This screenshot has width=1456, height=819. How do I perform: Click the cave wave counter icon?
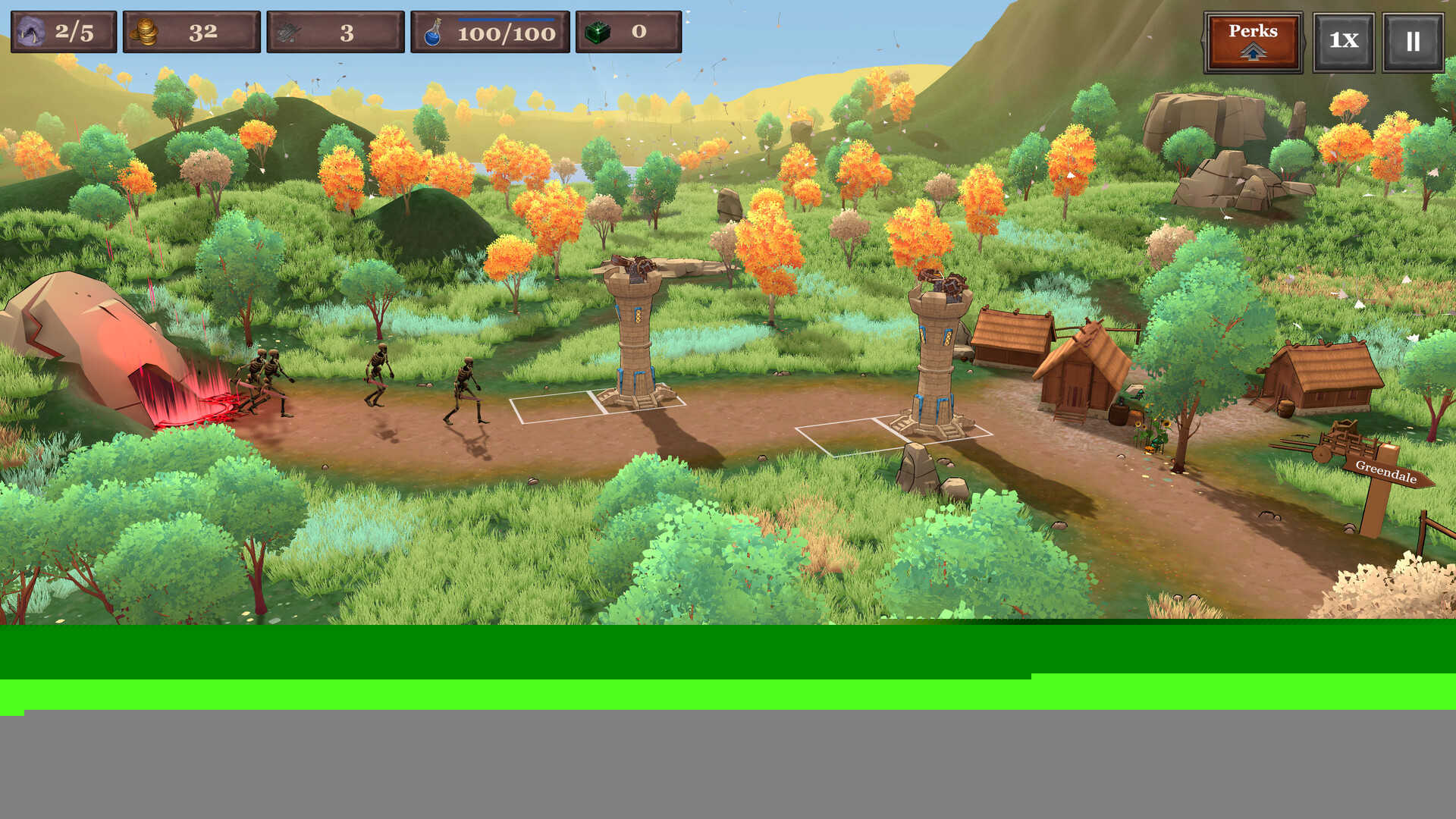(30, 31)
